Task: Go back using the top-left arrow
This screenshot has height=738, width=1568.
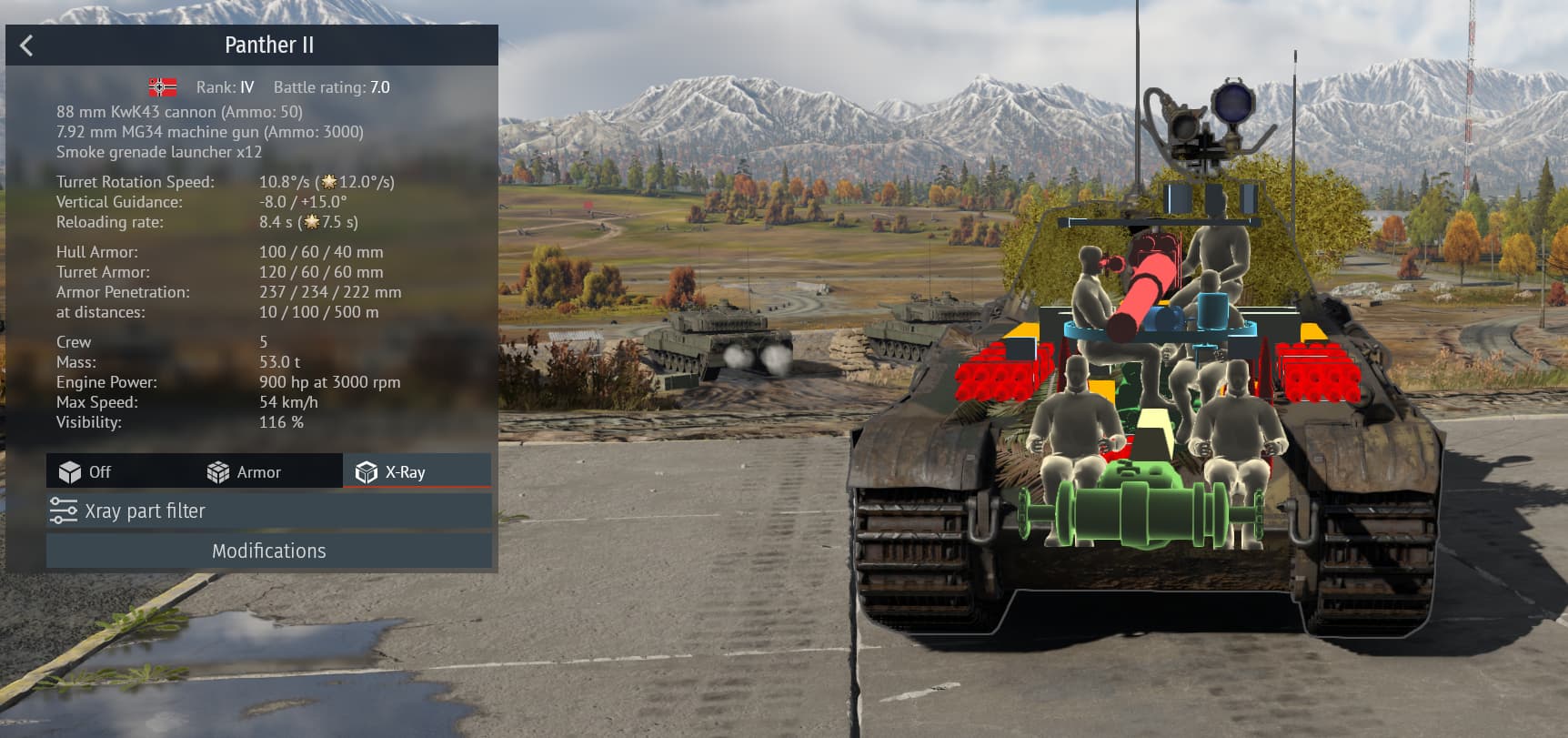Action: (x=26, y=45)
